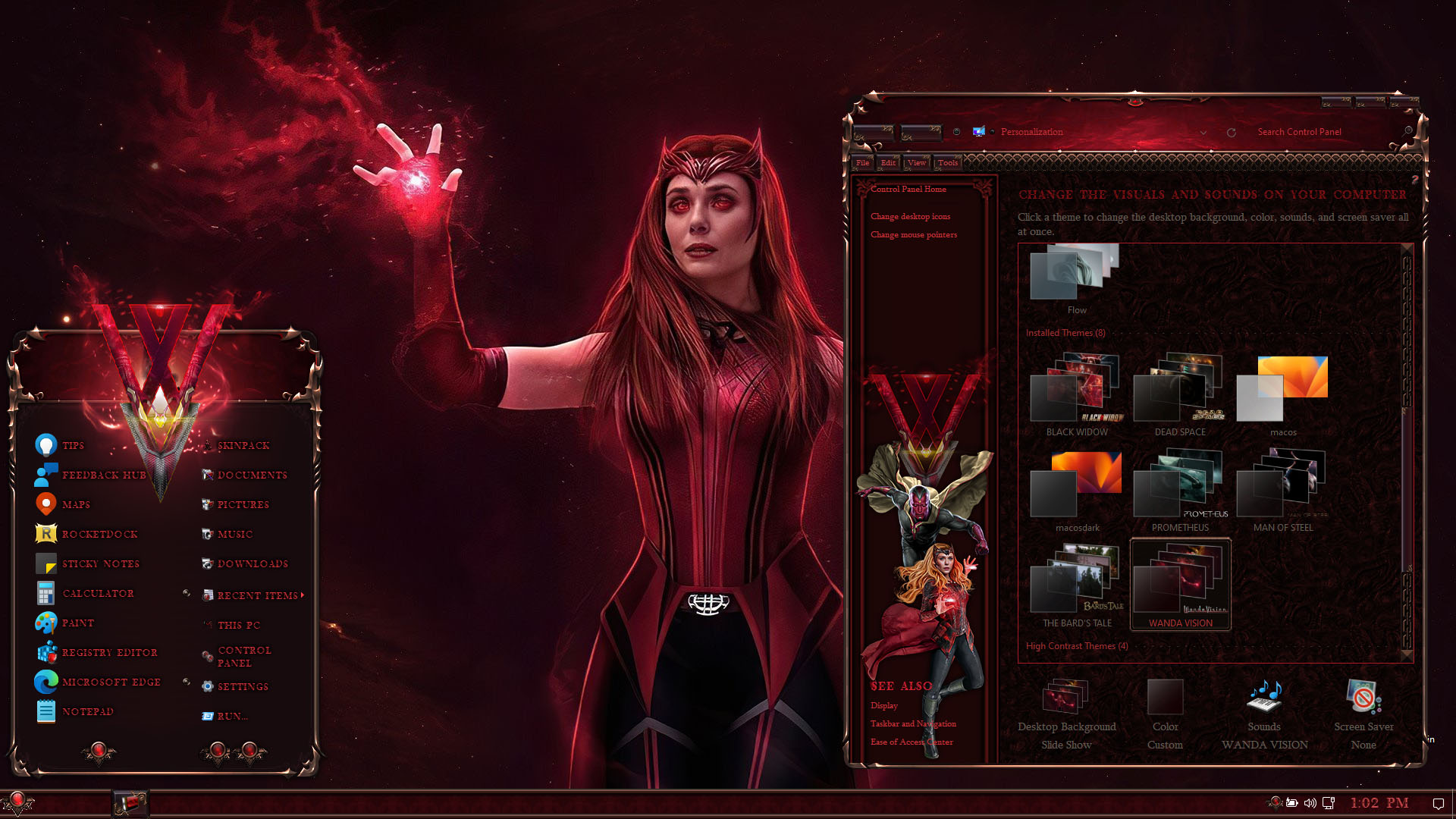Select the BLACK WIDOW theme
The height and width of the screenshot is (819, 1456).
1076,391
